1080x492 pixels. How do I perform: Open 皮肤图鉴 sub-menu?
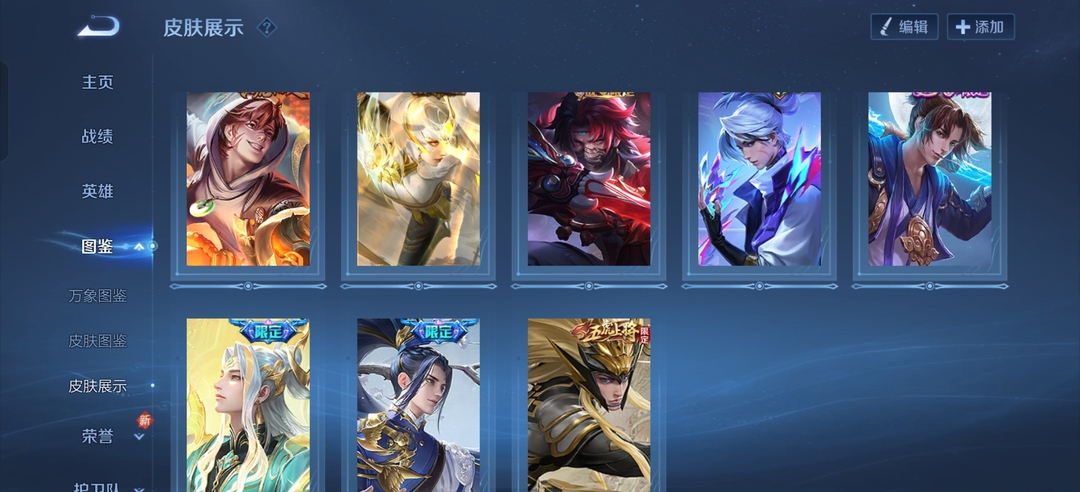coord(98,341)
